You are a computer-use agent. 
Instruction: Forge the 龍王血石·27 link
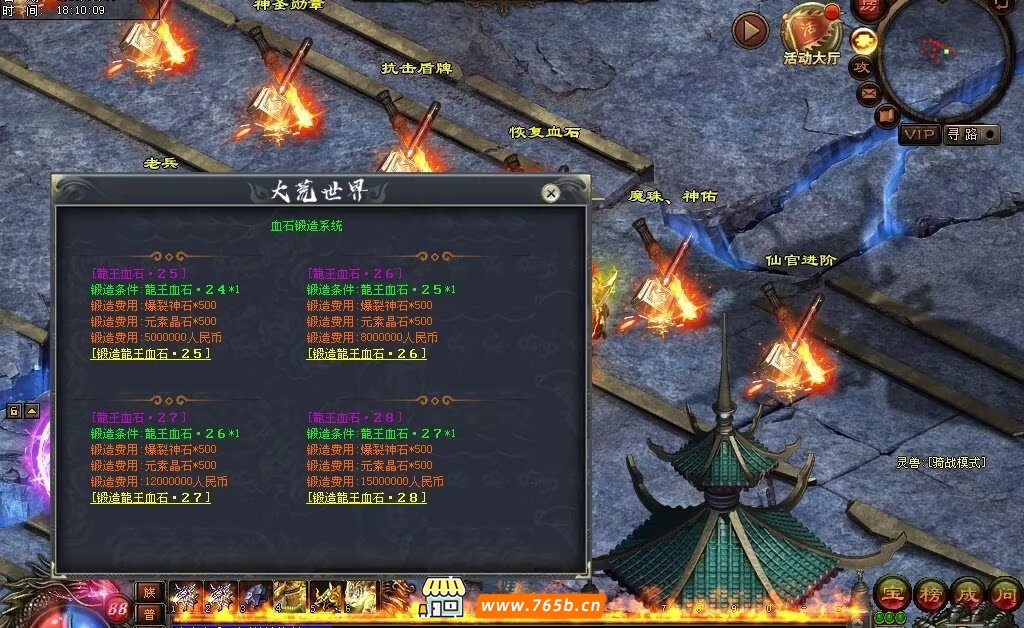pyautogui.click(x=150, y=498)
